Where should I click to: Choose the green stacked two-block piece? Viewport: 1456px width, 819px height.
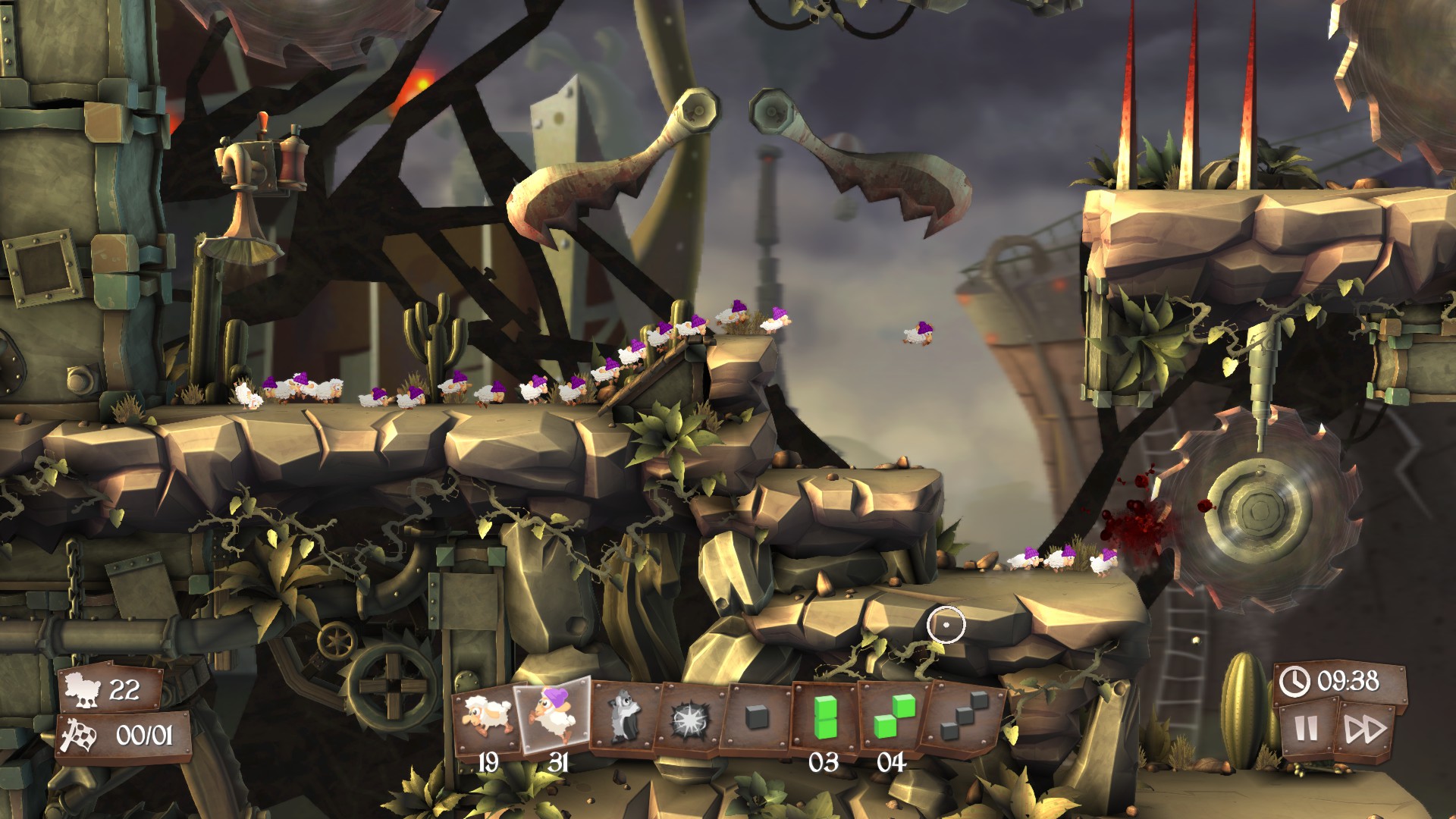coord(824,717)
